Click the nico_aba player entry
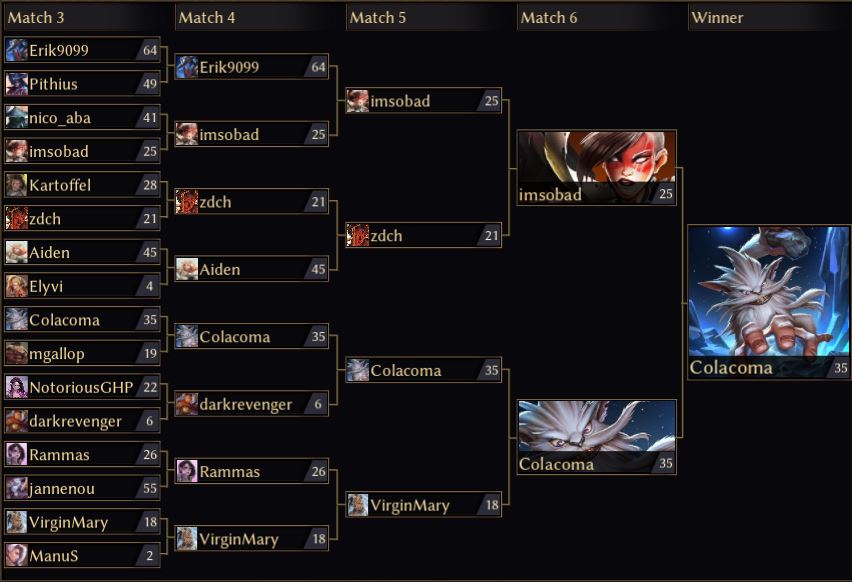The height and width of the screenshot is (582, 852). (x=82, y=118)
